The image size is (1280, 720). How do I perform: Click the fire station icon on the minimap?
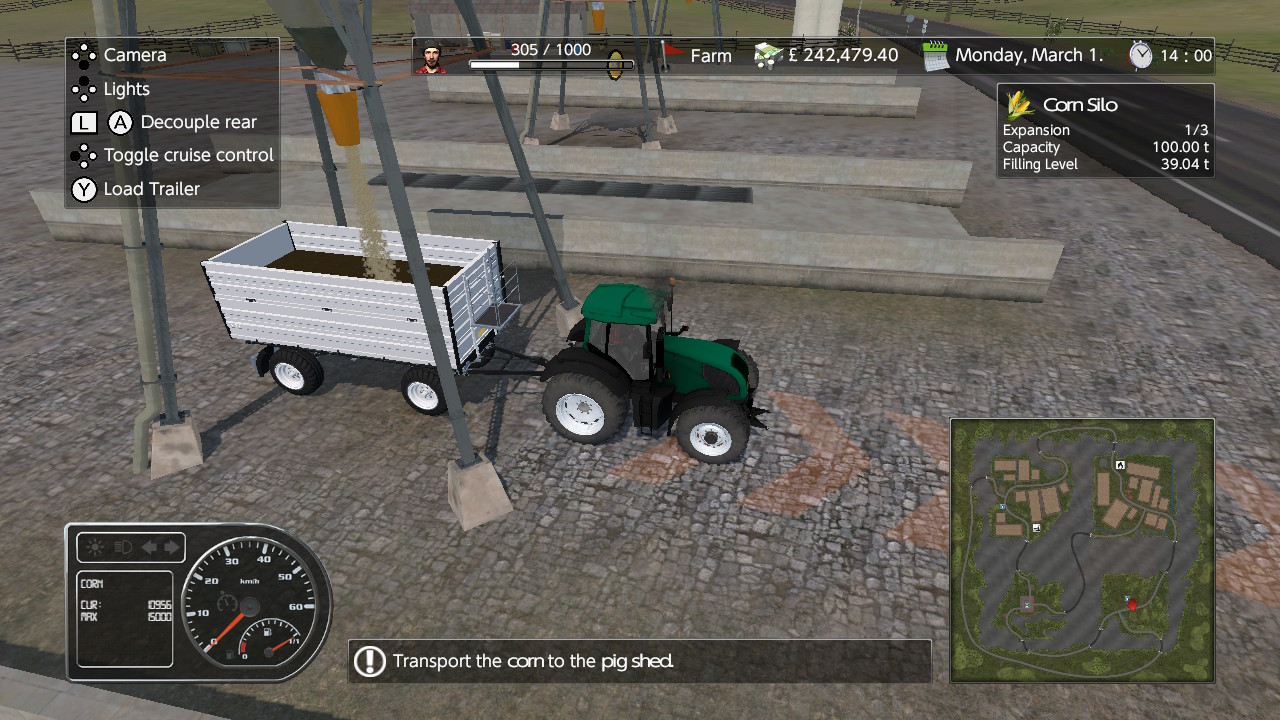tap(1120, 464)
